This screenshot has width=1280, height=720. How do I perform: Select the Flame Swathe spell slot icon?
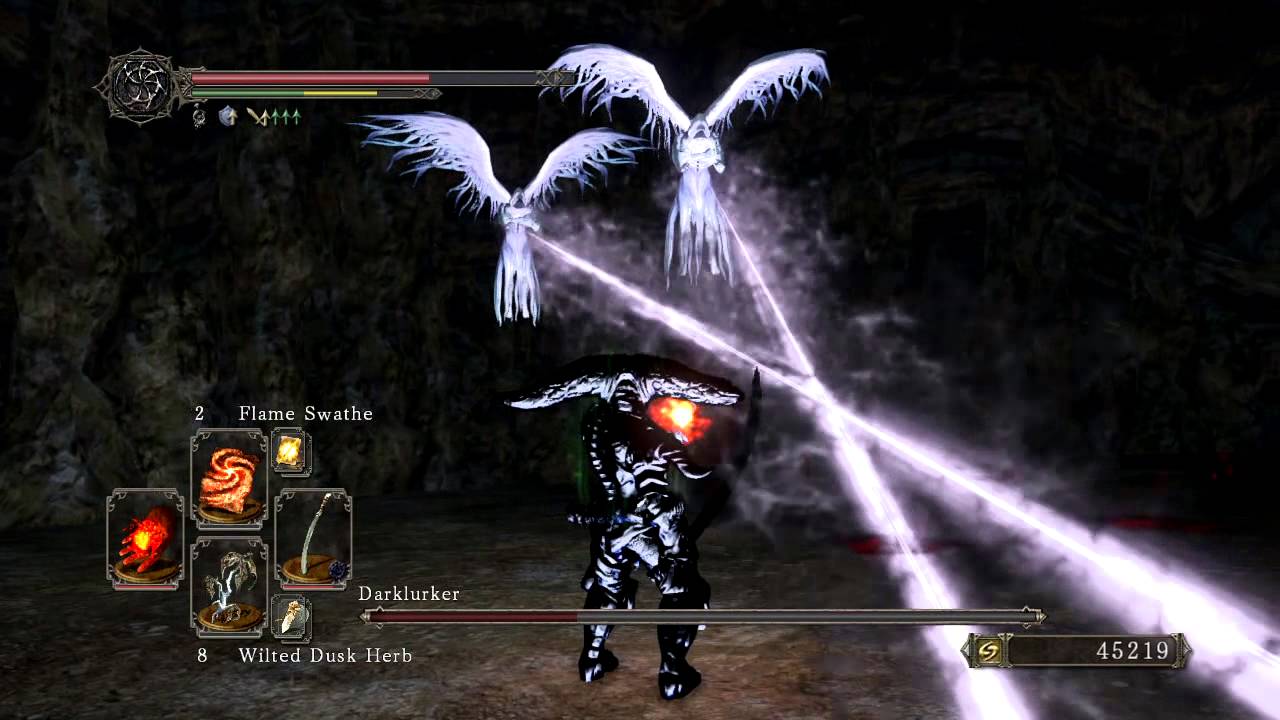click(229, 477)
